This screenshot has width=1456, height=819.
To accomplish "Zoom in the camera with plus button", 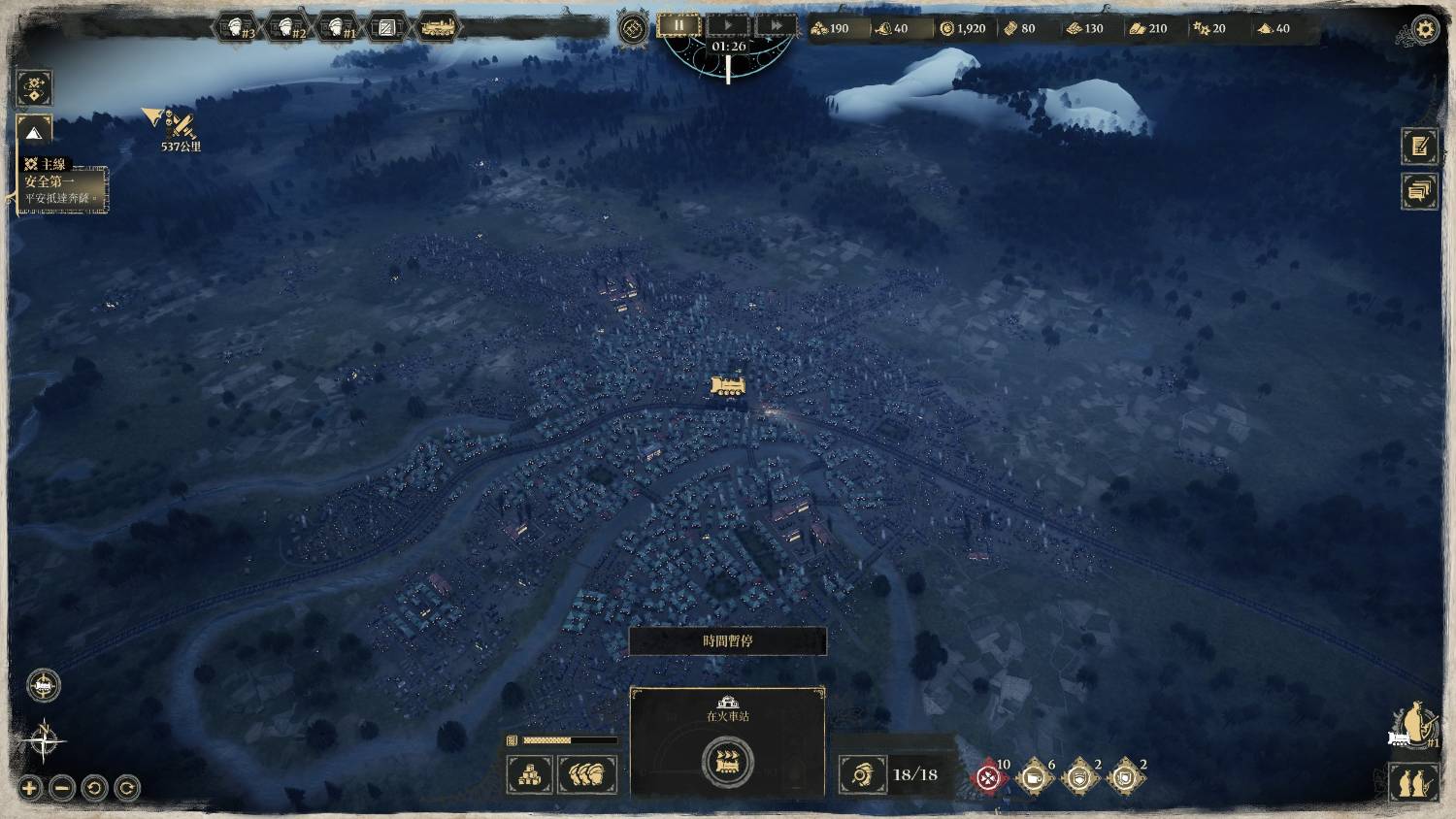I will (29, 788).
